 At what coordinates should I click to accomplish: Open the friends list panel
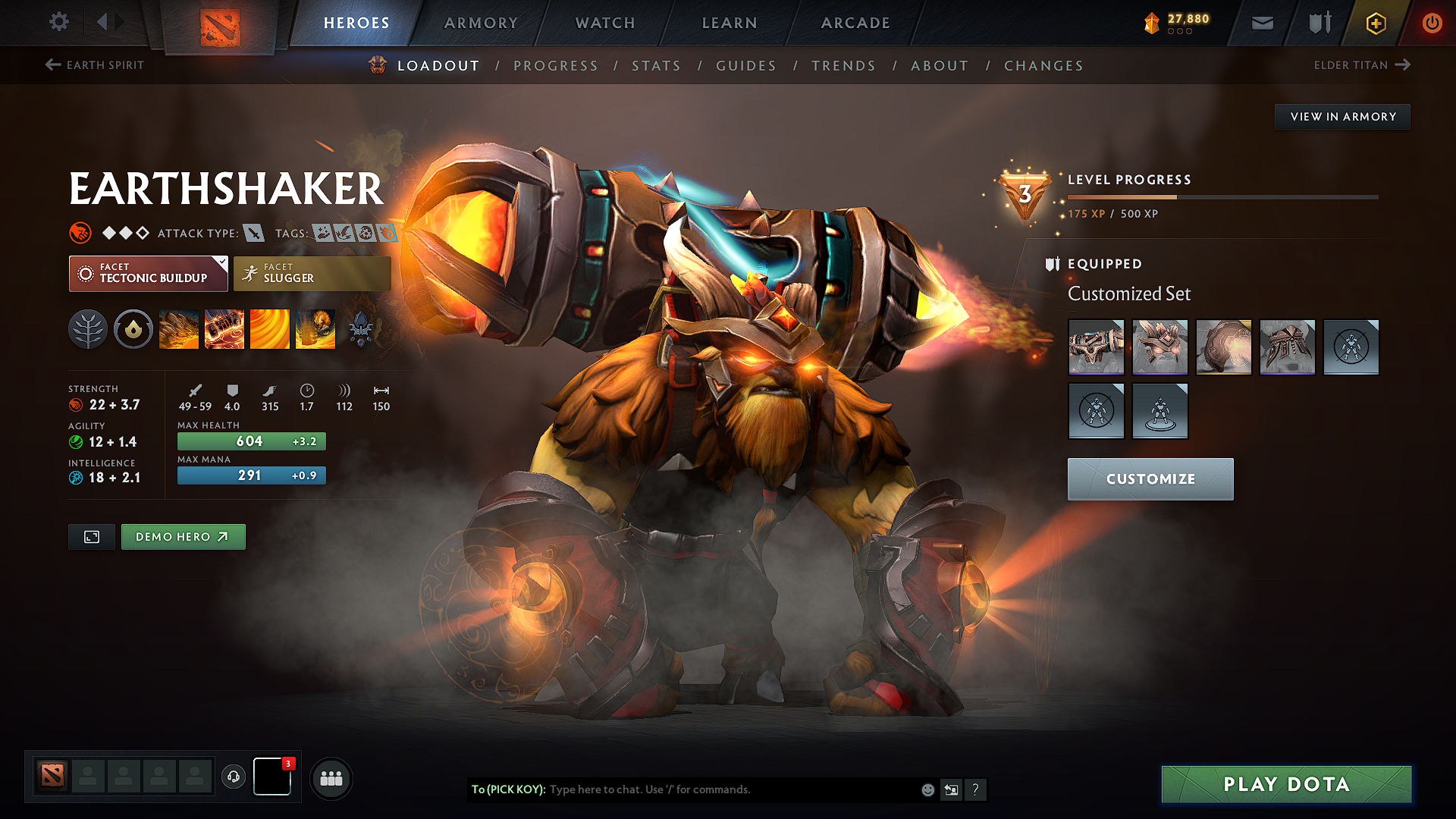331,777
